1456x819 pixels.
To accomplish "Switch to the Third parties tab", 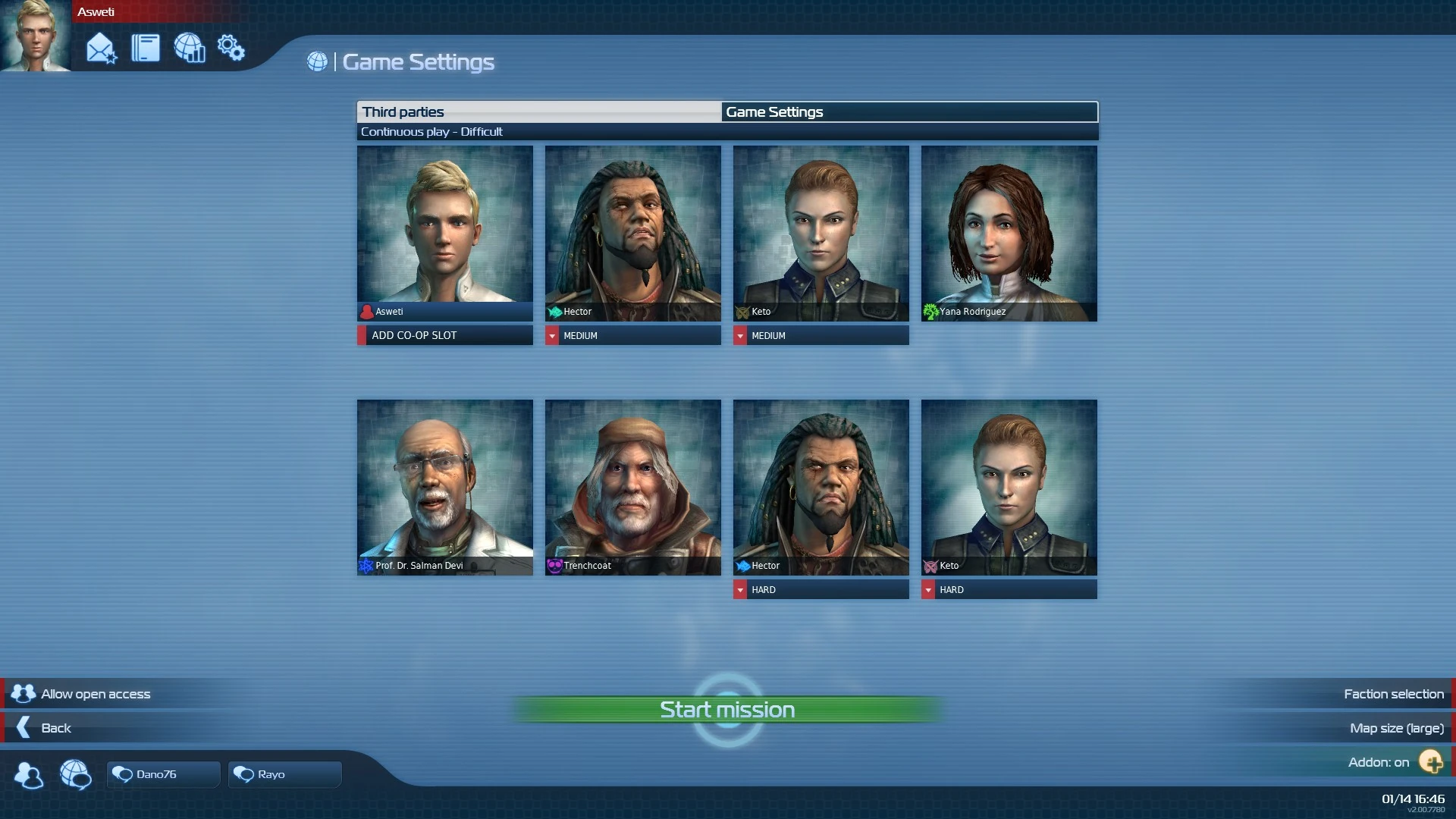I will 538,112.
